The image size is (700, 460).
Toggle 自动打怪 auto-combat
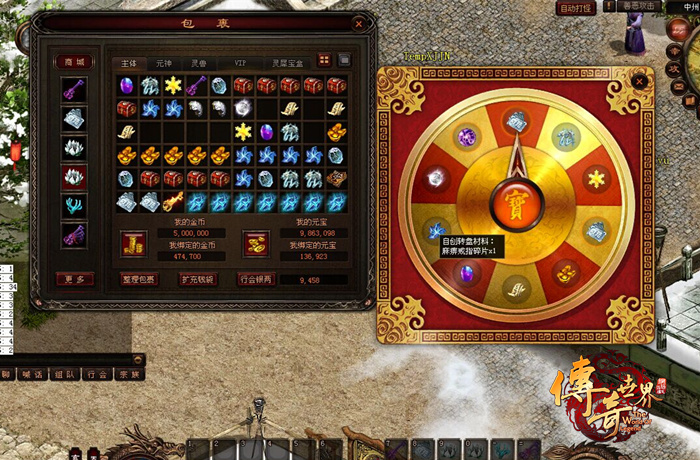575,8
